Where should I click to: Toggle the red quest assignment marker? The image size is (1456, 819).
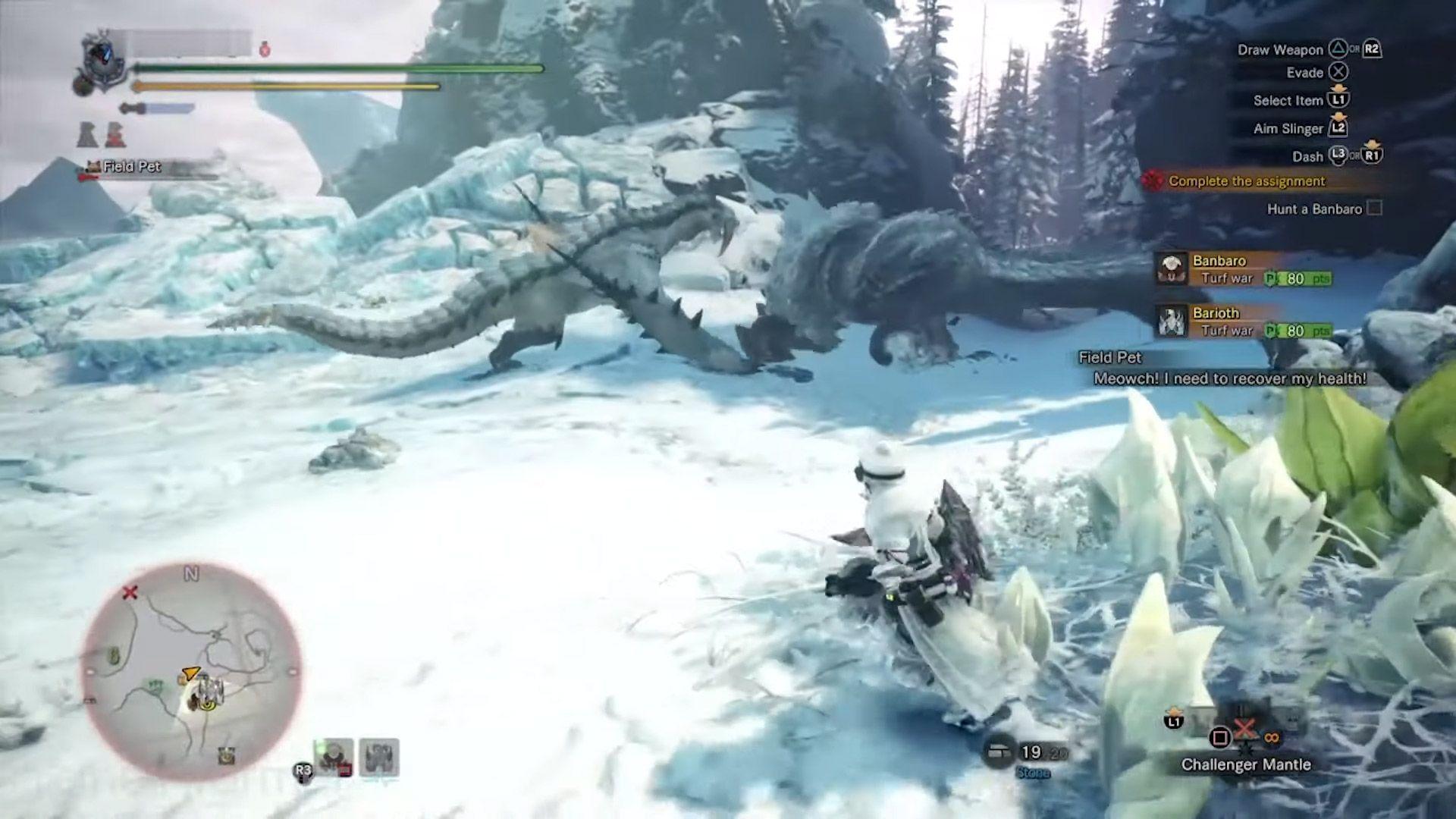point(1153,181)
